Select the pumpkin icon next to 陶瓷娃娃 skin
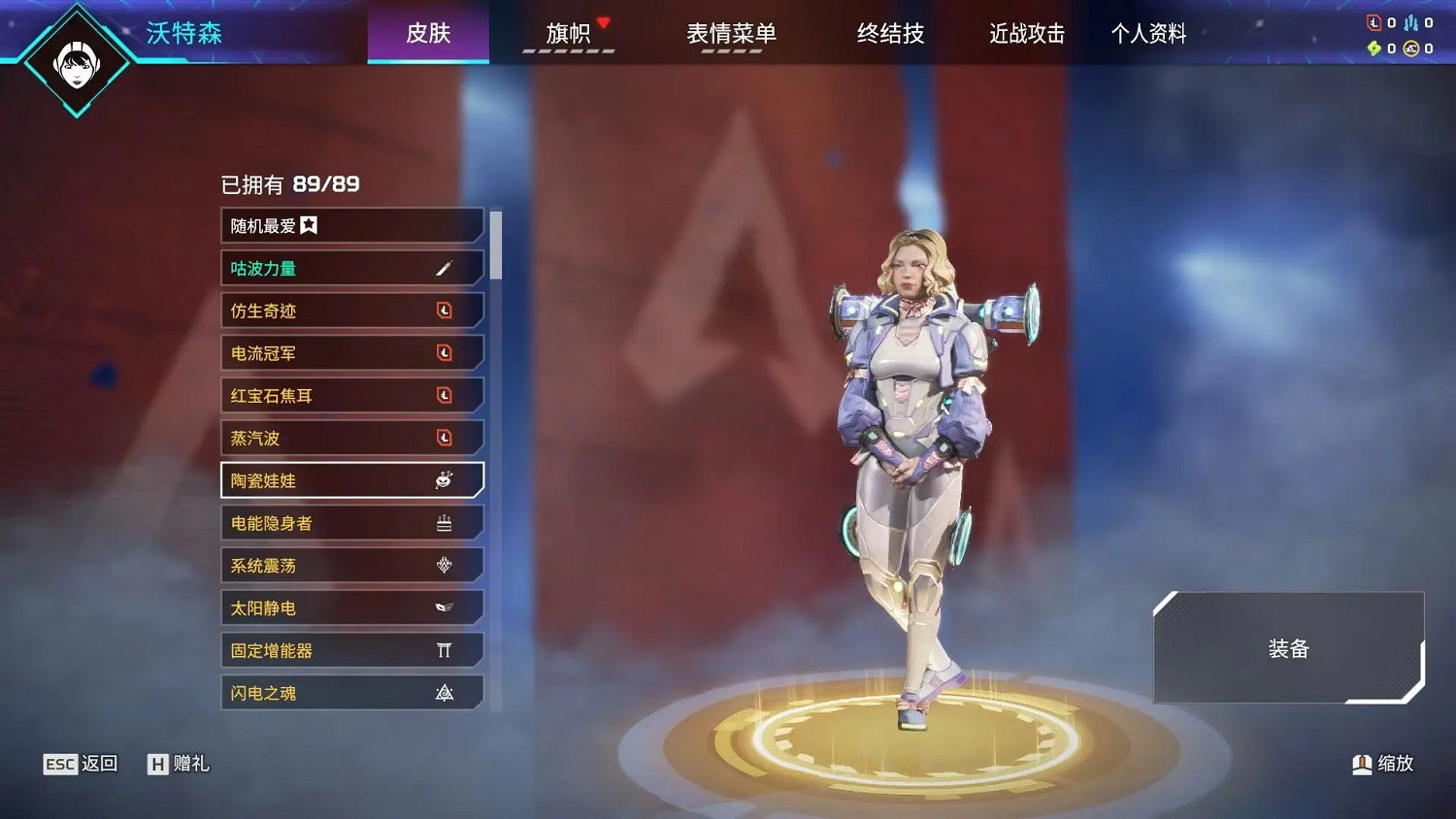1456x819 pixels. 444,479
